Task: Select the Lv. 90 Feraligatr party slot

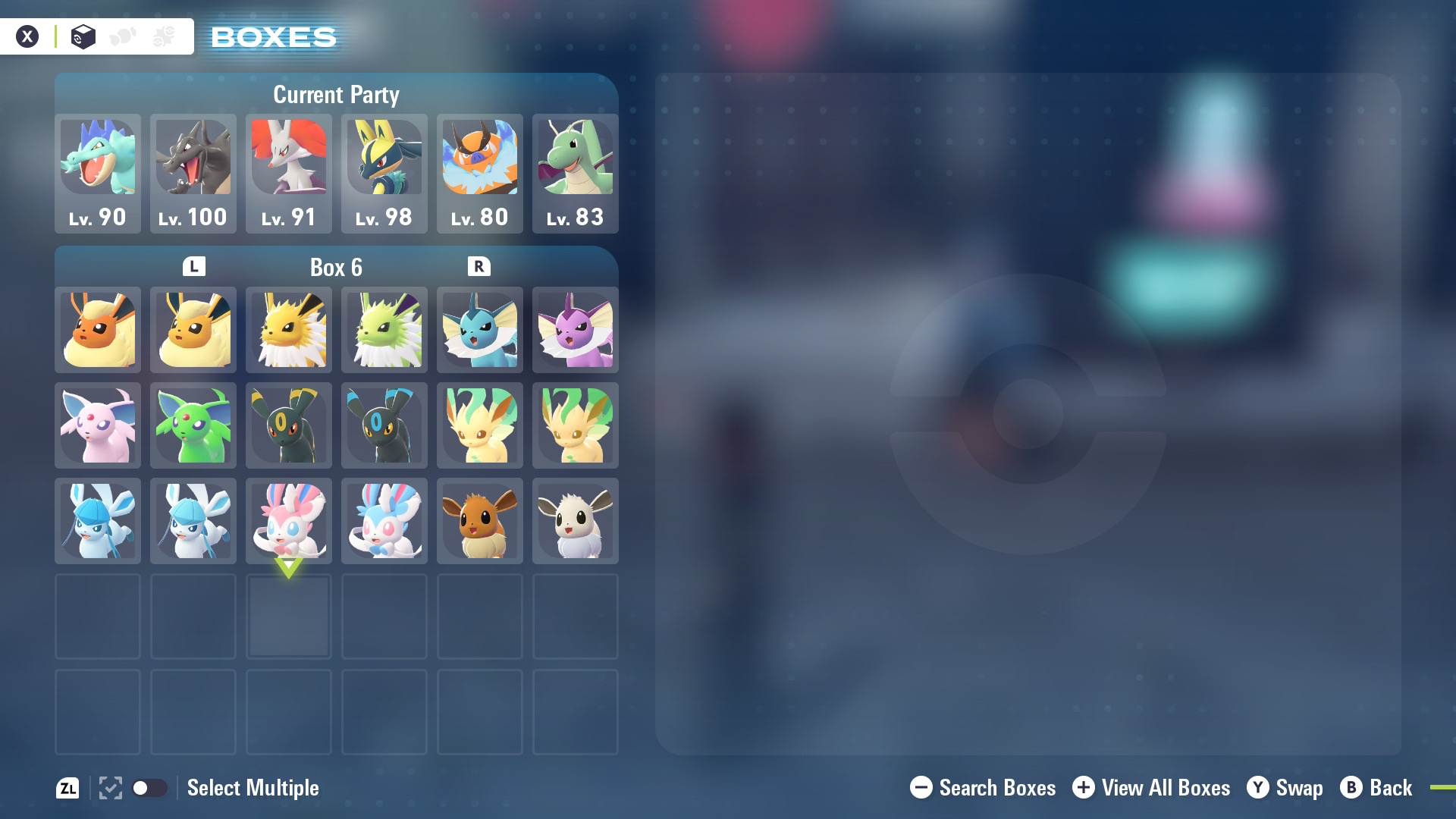Action: pos(98,173)
